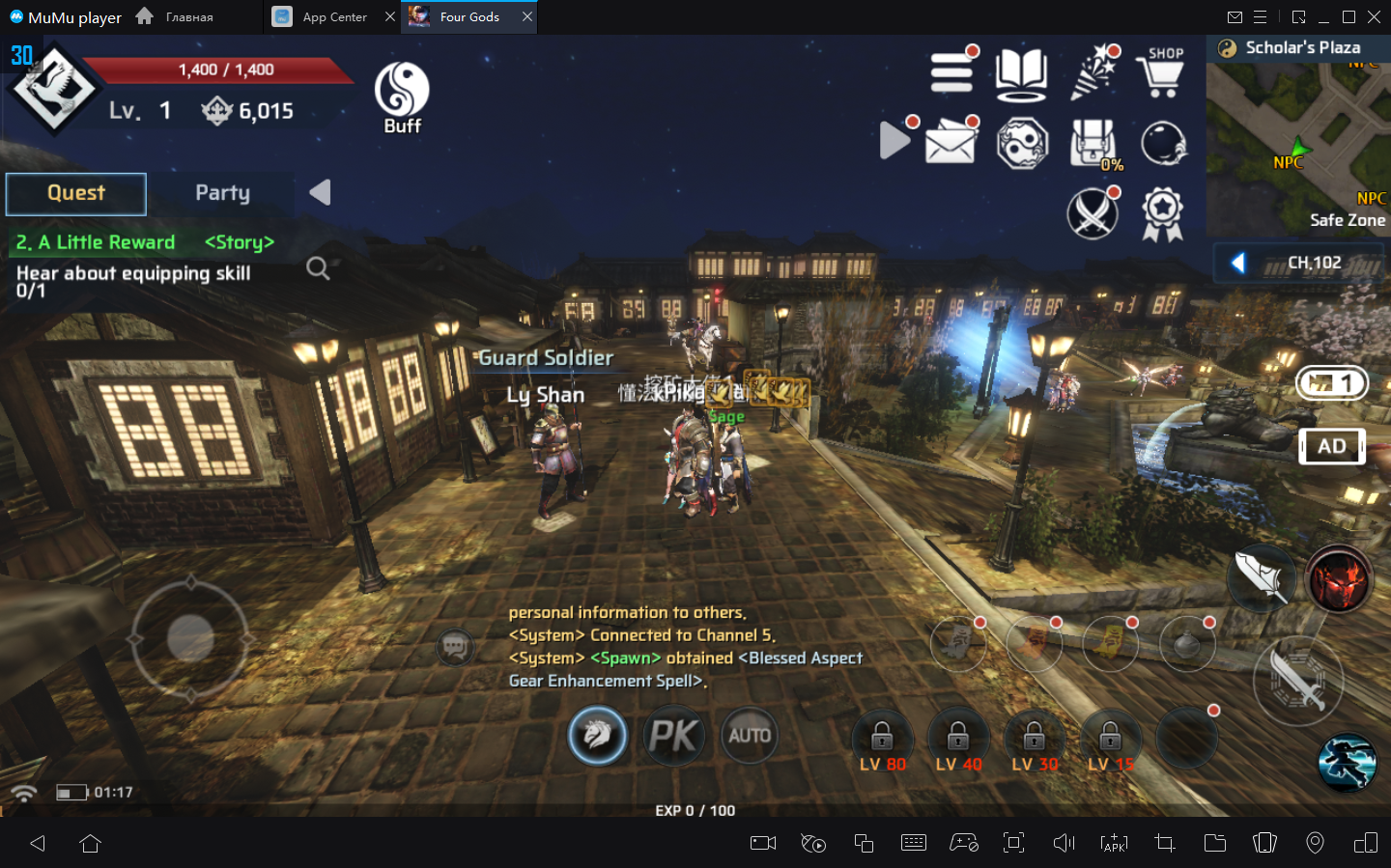Use the sword basic attack button

click(x=1298, y=681)
